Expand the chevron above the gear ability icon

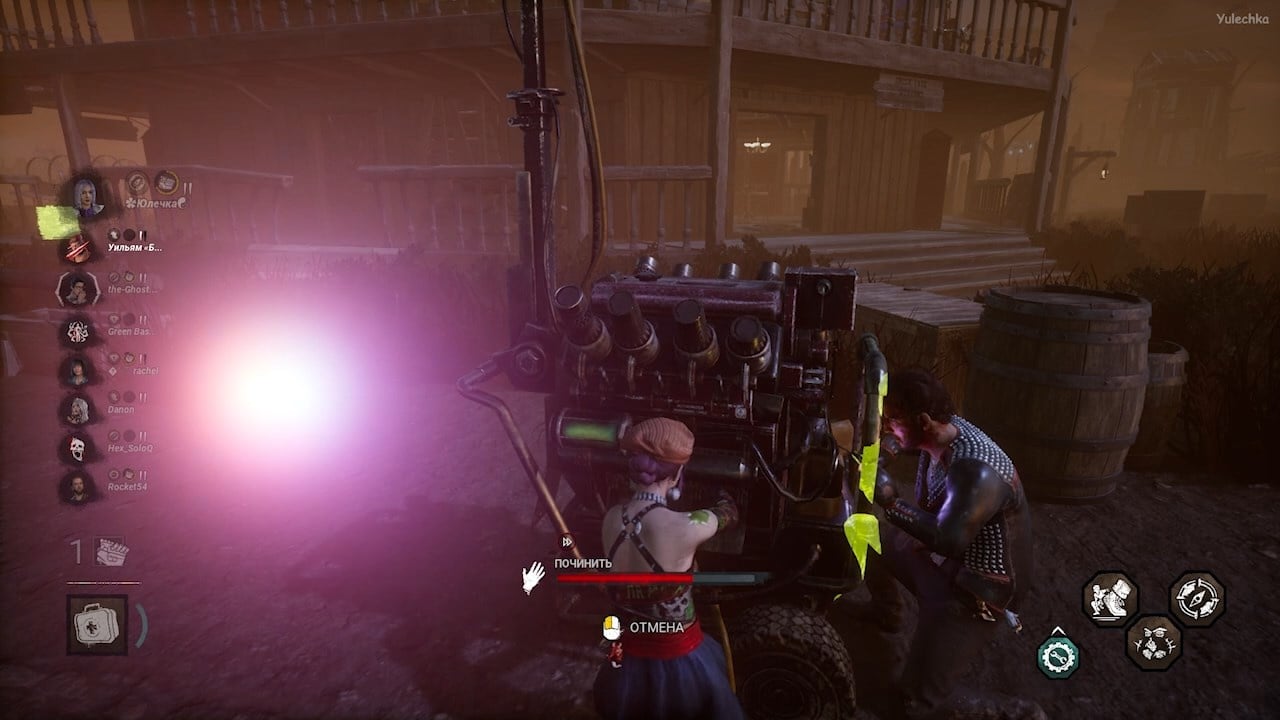(1058, 630)
